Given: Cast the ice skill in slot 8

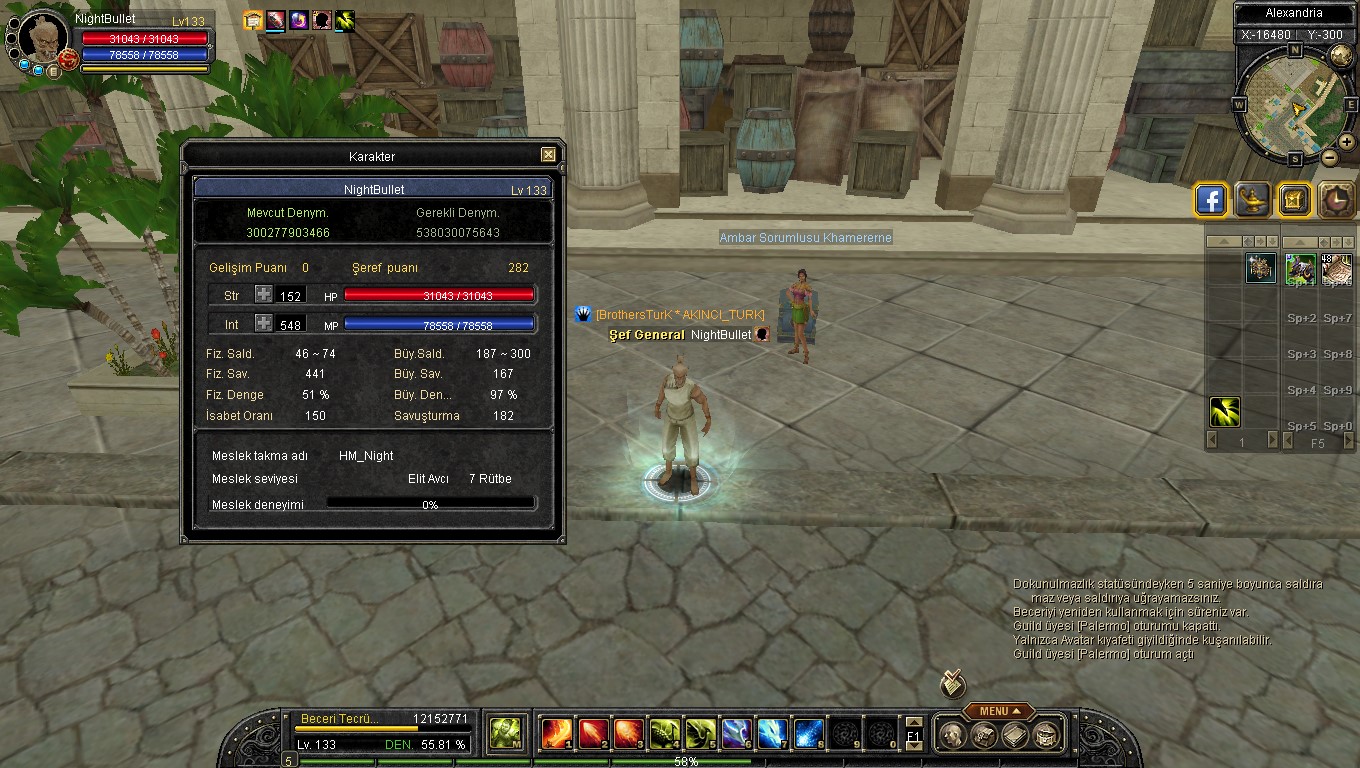Looking at the screenshot, I should (808, 734).
